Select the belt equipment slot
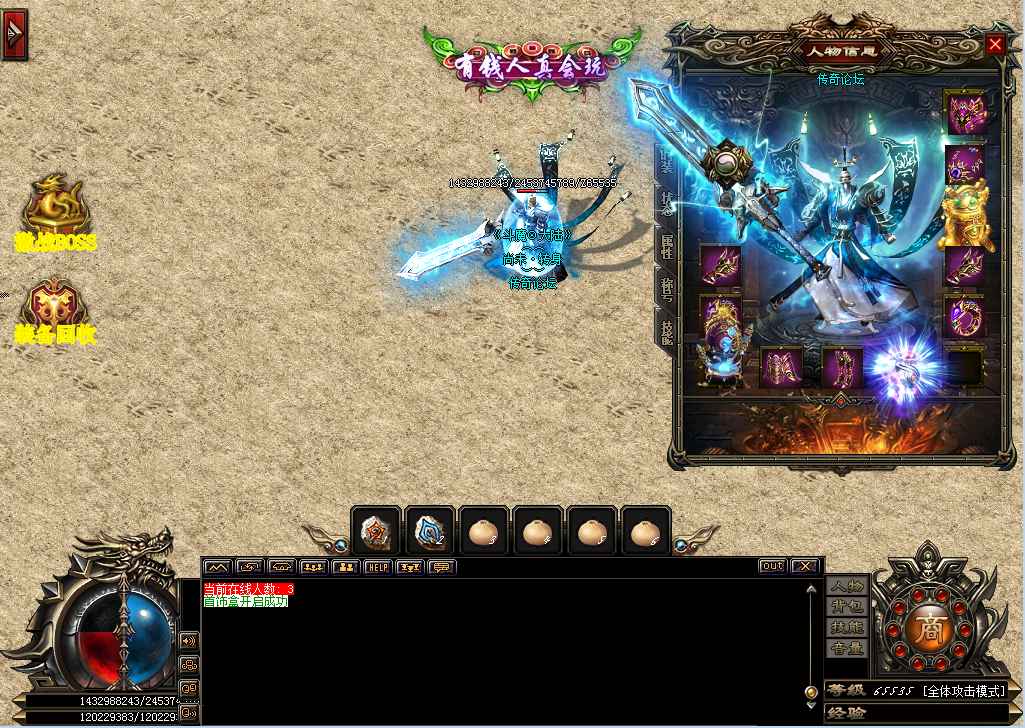The width and height of the screenshot is (1025, 728). pos(781,368)
